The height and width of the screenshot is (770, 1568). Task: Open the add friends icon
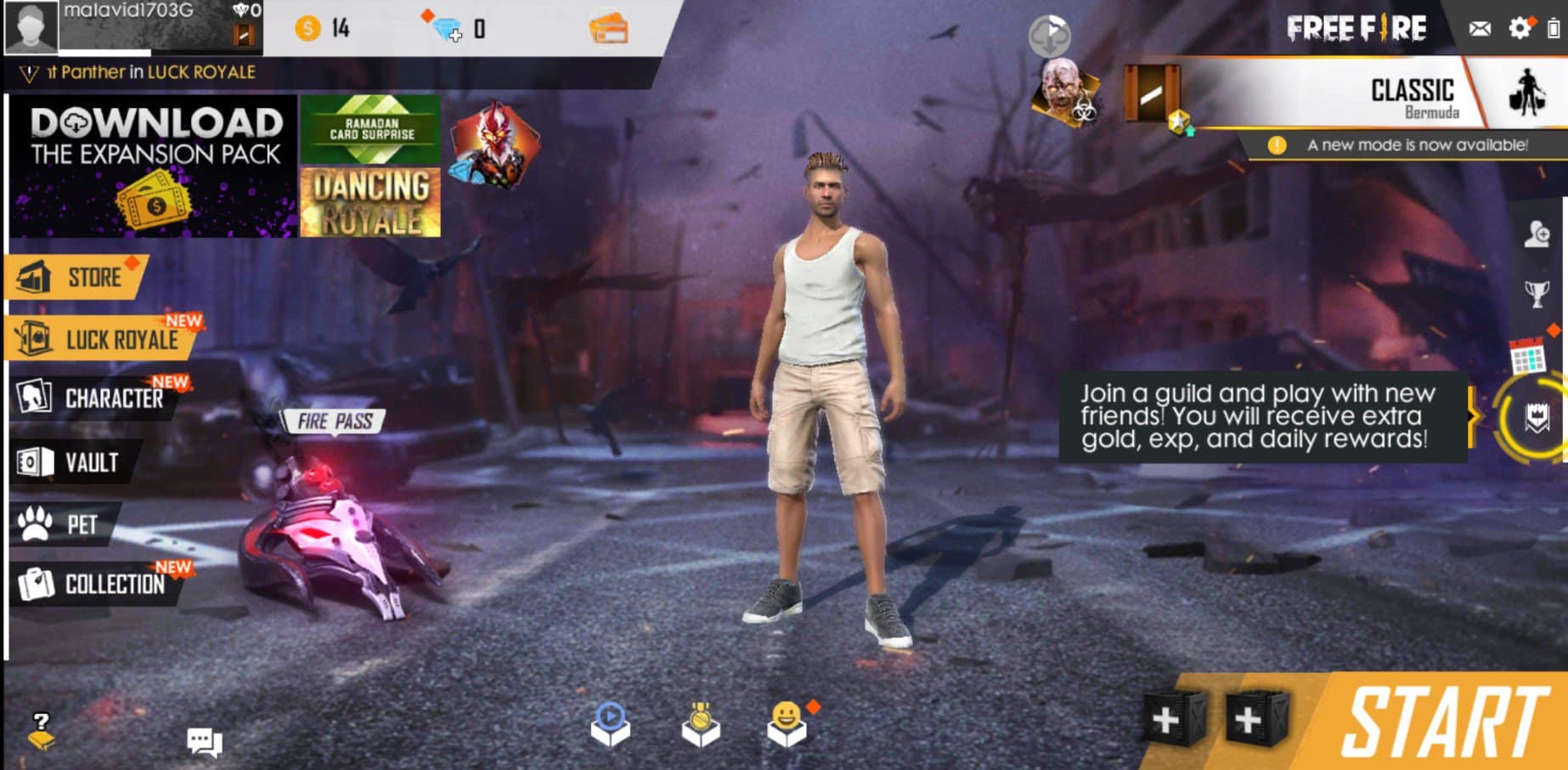point(1537,234)
